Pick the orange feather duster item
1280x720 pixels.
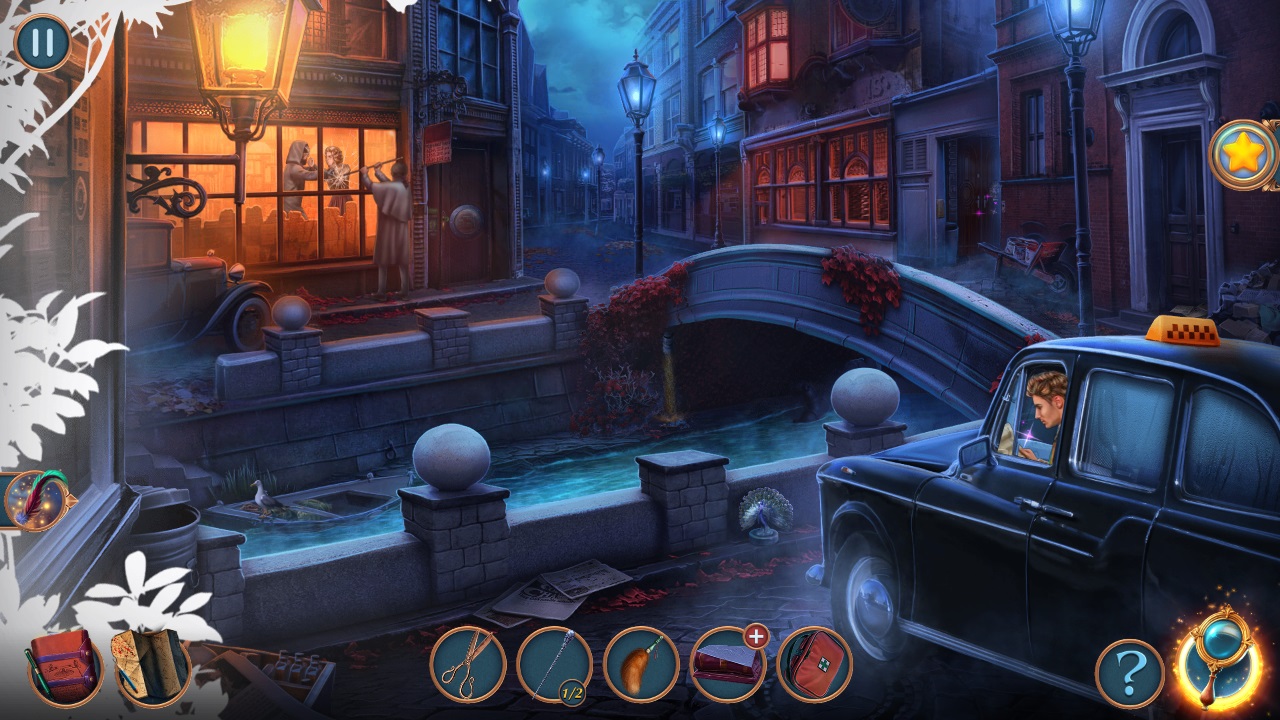point(641,664)
